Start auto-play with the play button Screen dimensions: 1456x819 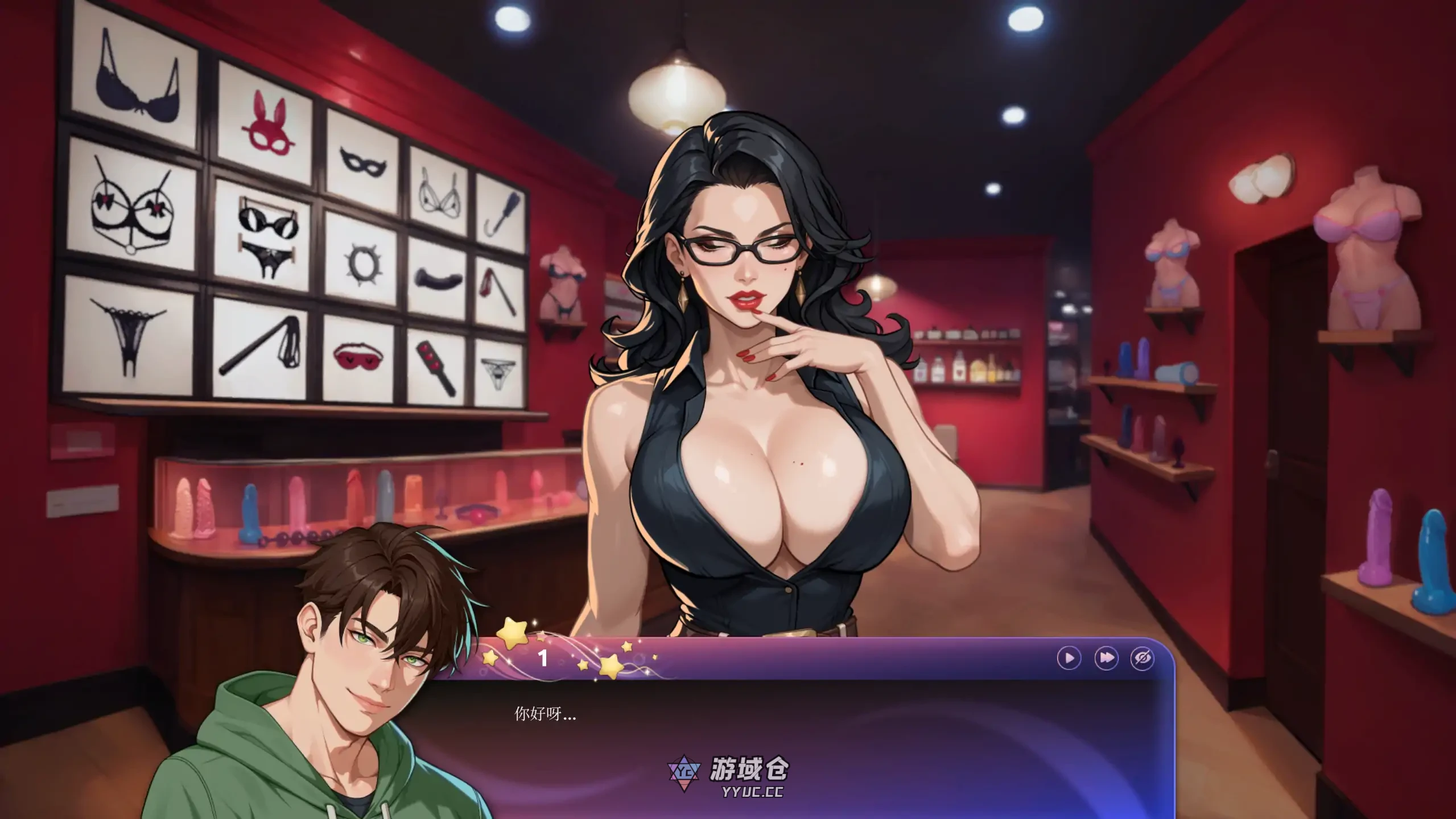tap(1069, 659)
